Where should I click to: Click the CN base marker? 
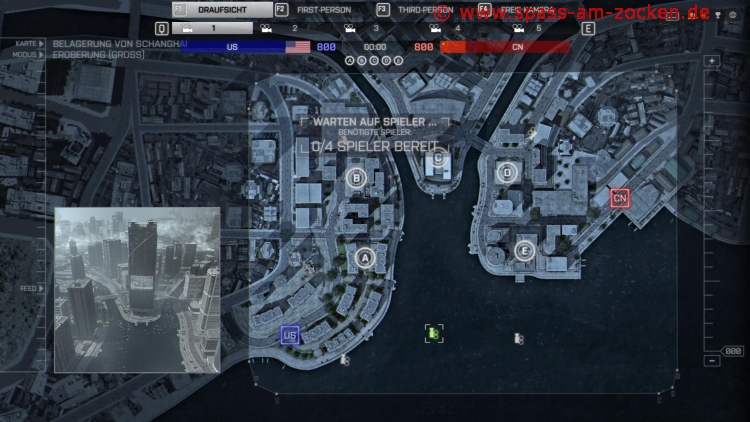(620, 198)
